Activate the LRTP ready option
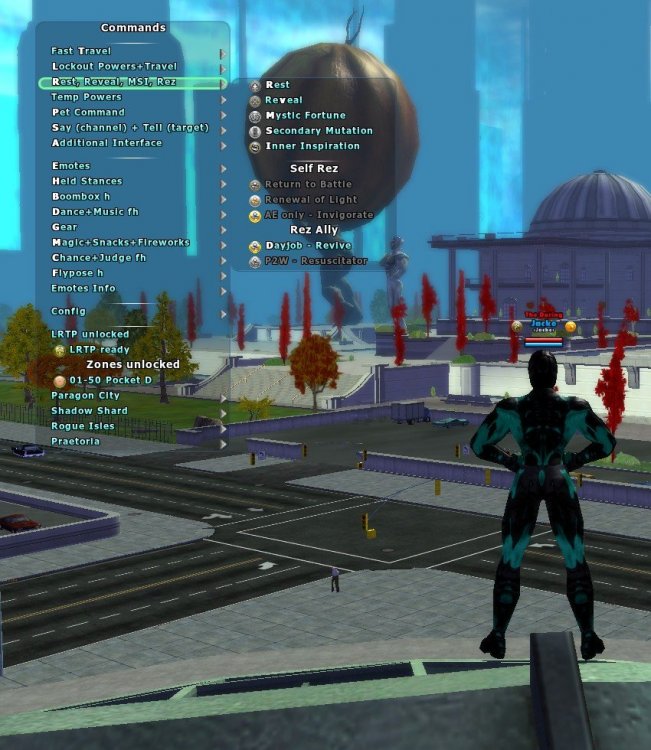This screenshot has height=750, width=651. point(98,349)
